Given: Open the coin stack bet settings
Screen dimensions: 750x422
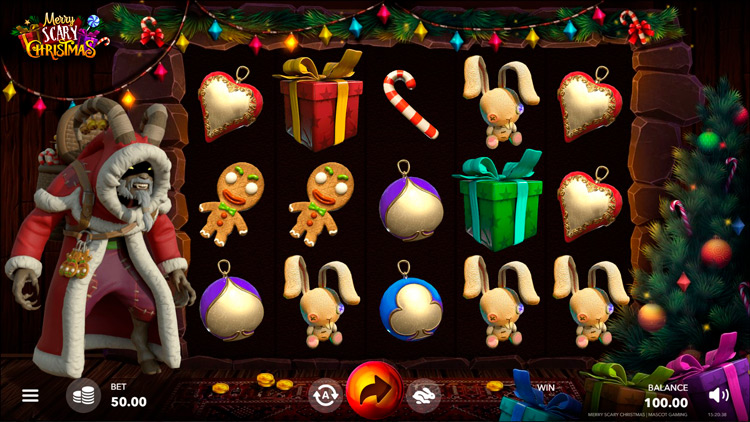Looking at the screenshot, I should [83, 395].
